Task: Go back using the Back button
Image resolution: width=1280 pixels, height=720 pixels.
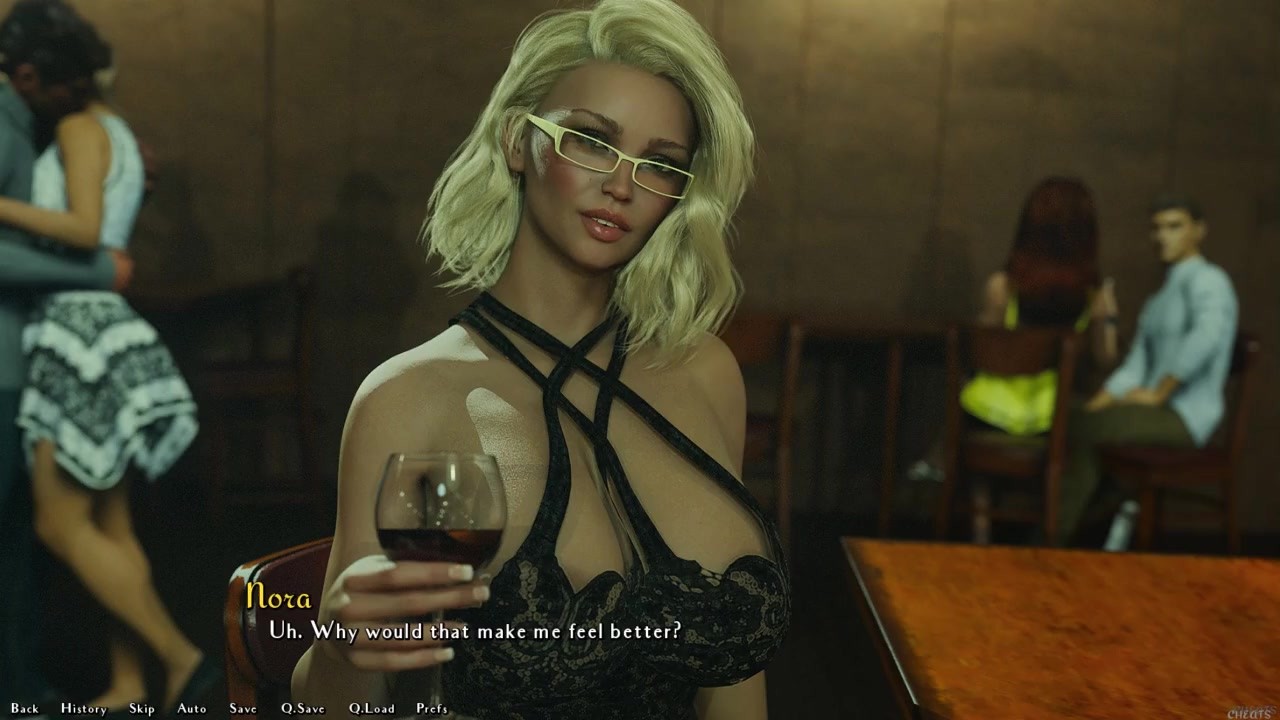Action: coord(25,708)
